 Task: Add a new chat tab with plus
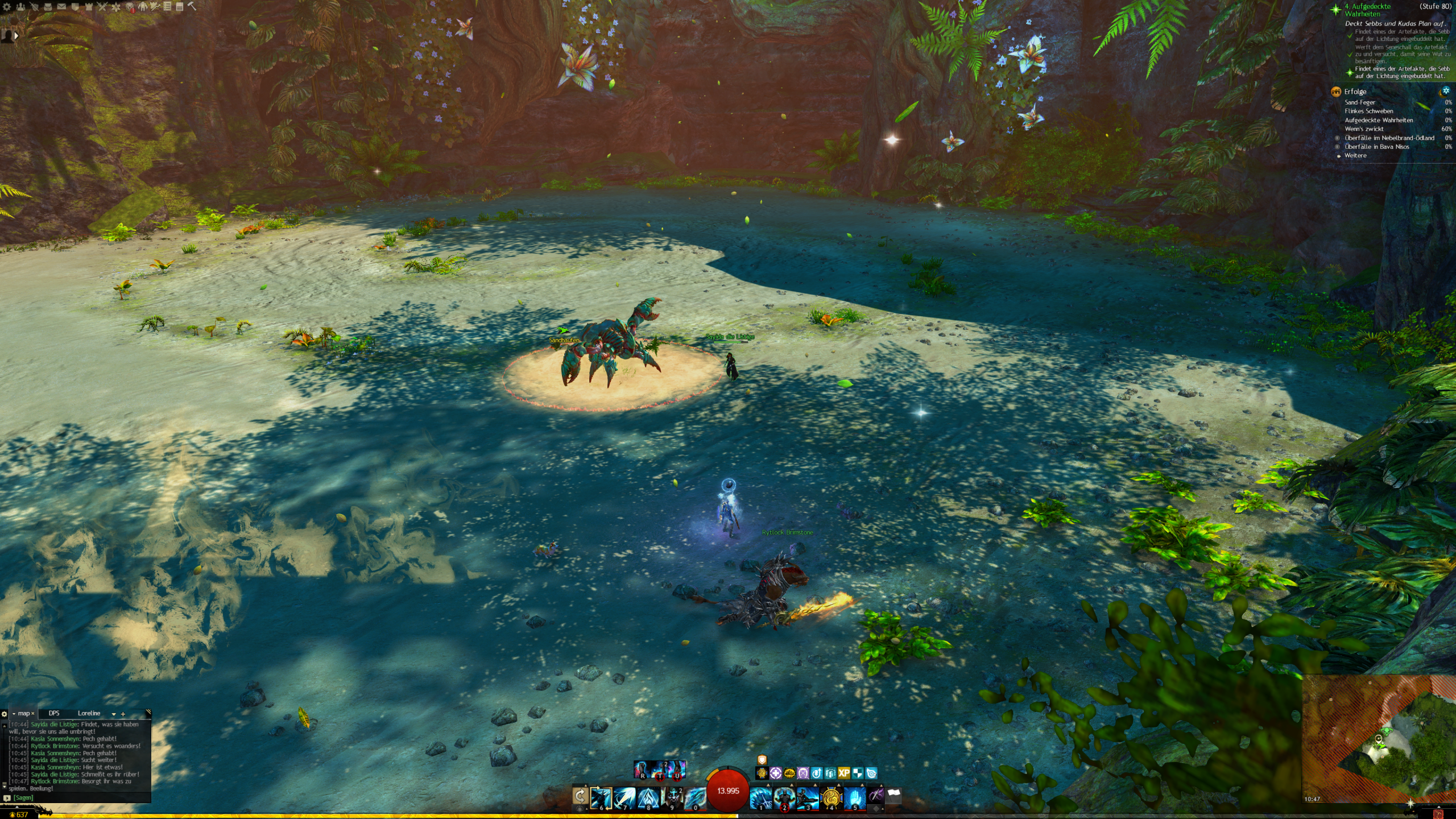tap(123, 714)
